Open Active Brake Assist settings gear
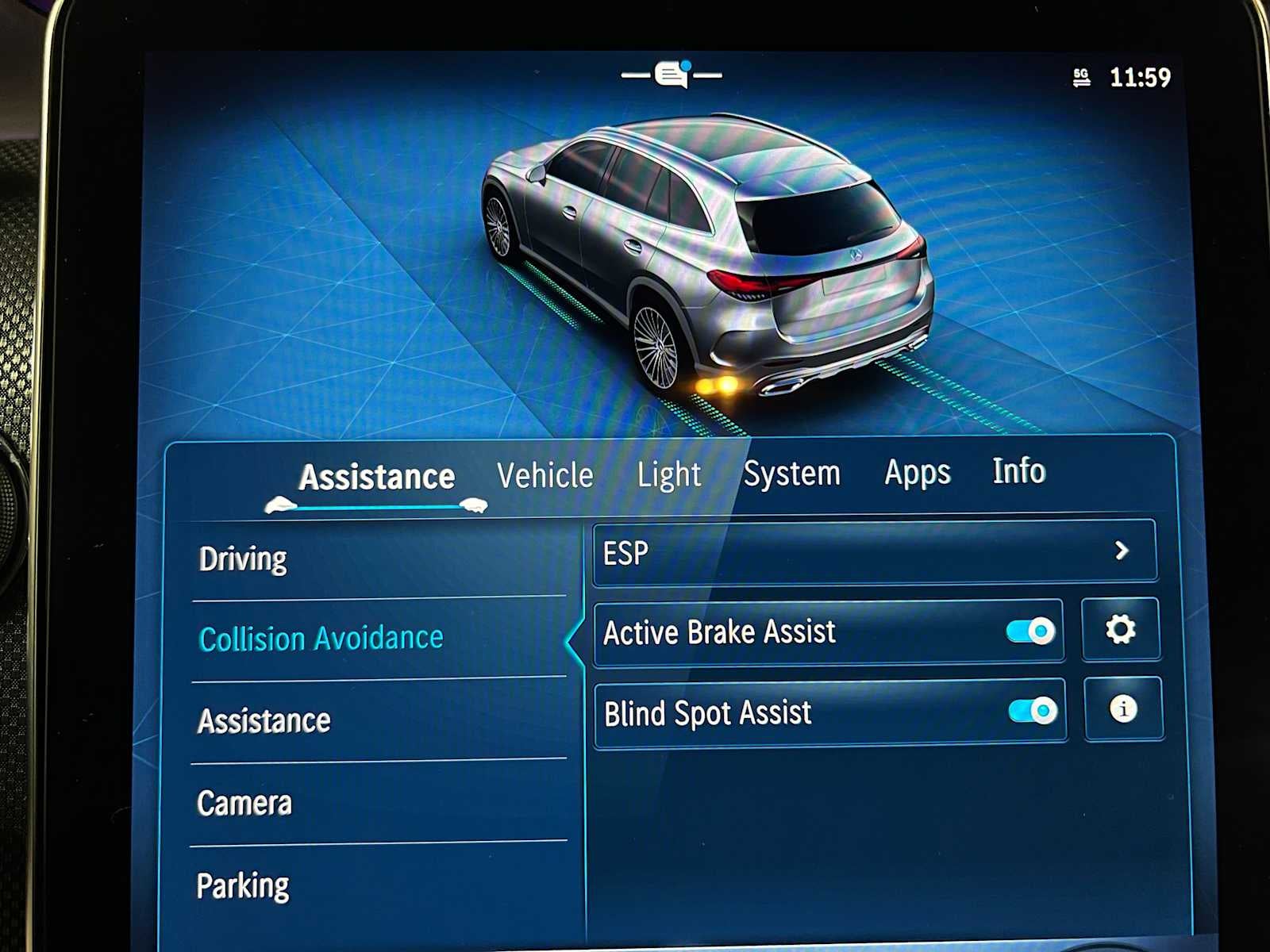Viewport: 1270px width, 952px height. pyautogui.click(x=1122, y=629)
